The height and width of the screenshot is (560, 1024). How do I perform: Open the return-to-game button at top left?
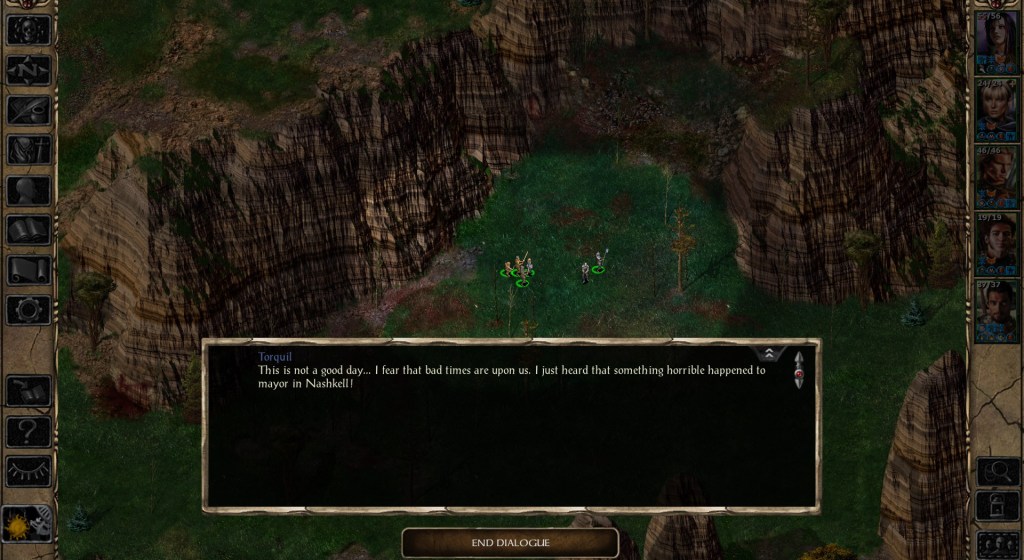pos(28,30)
